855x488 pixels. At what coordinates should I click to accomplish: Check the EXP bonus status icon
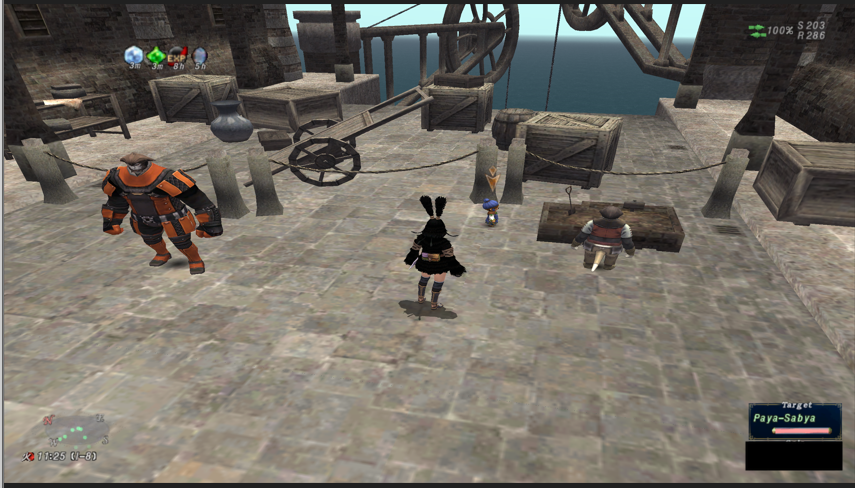[177, 55]
